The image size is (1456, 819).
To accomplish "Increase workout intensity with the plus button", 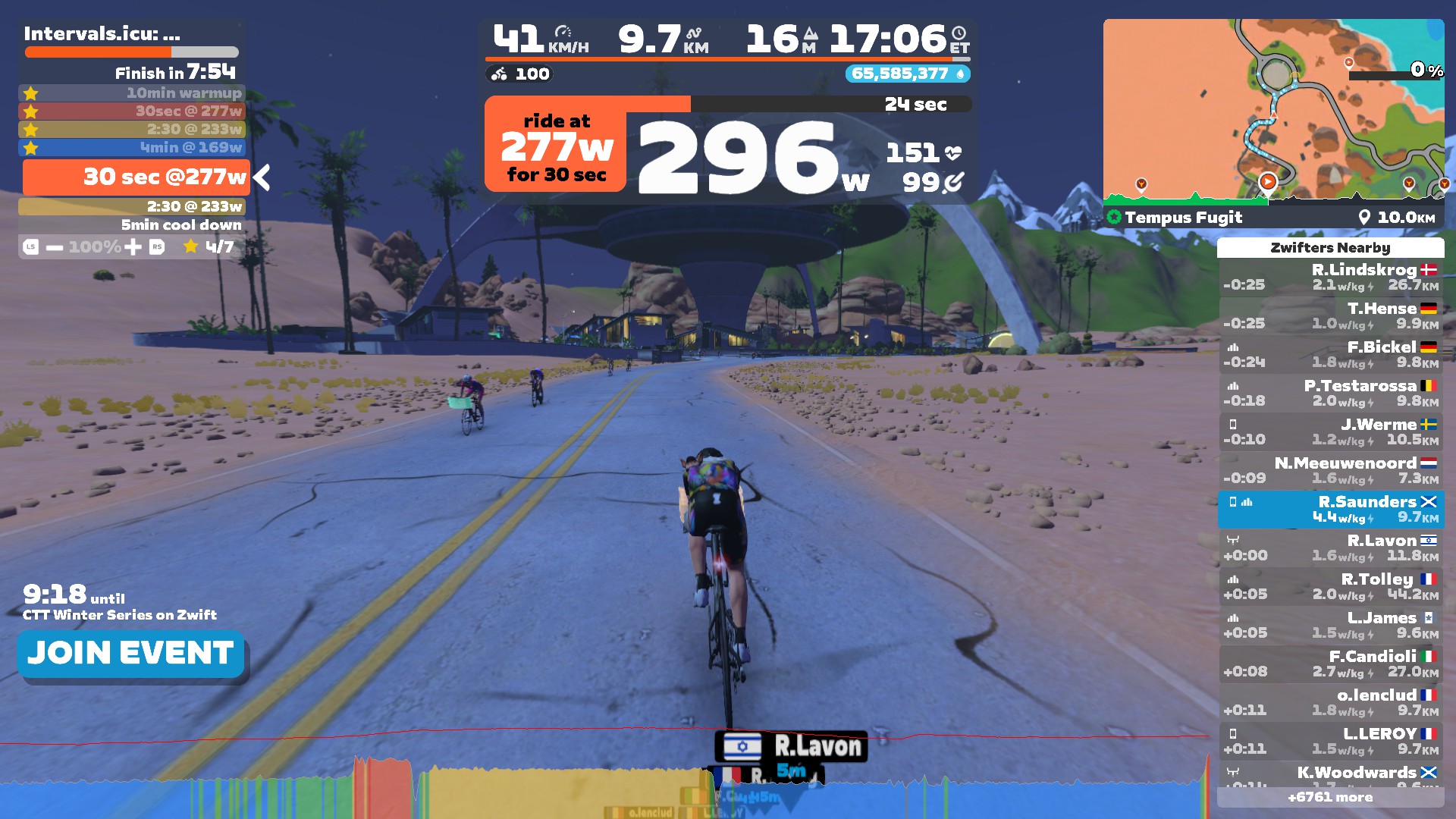I will [x=133, y=247].
